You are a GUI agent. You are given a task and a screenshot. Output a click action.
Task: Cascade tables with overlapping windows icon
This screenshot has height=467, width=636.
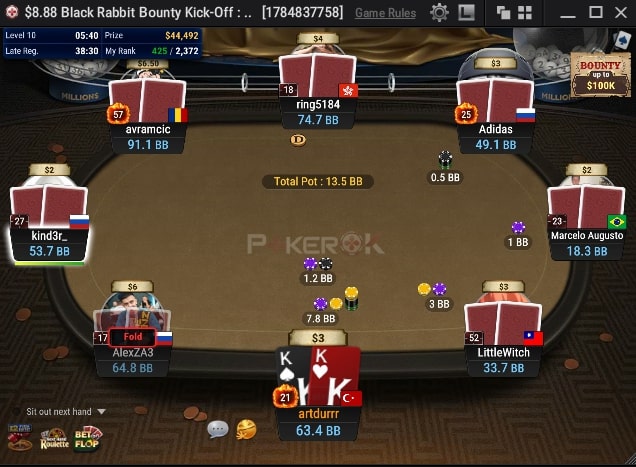click(503, 12)
